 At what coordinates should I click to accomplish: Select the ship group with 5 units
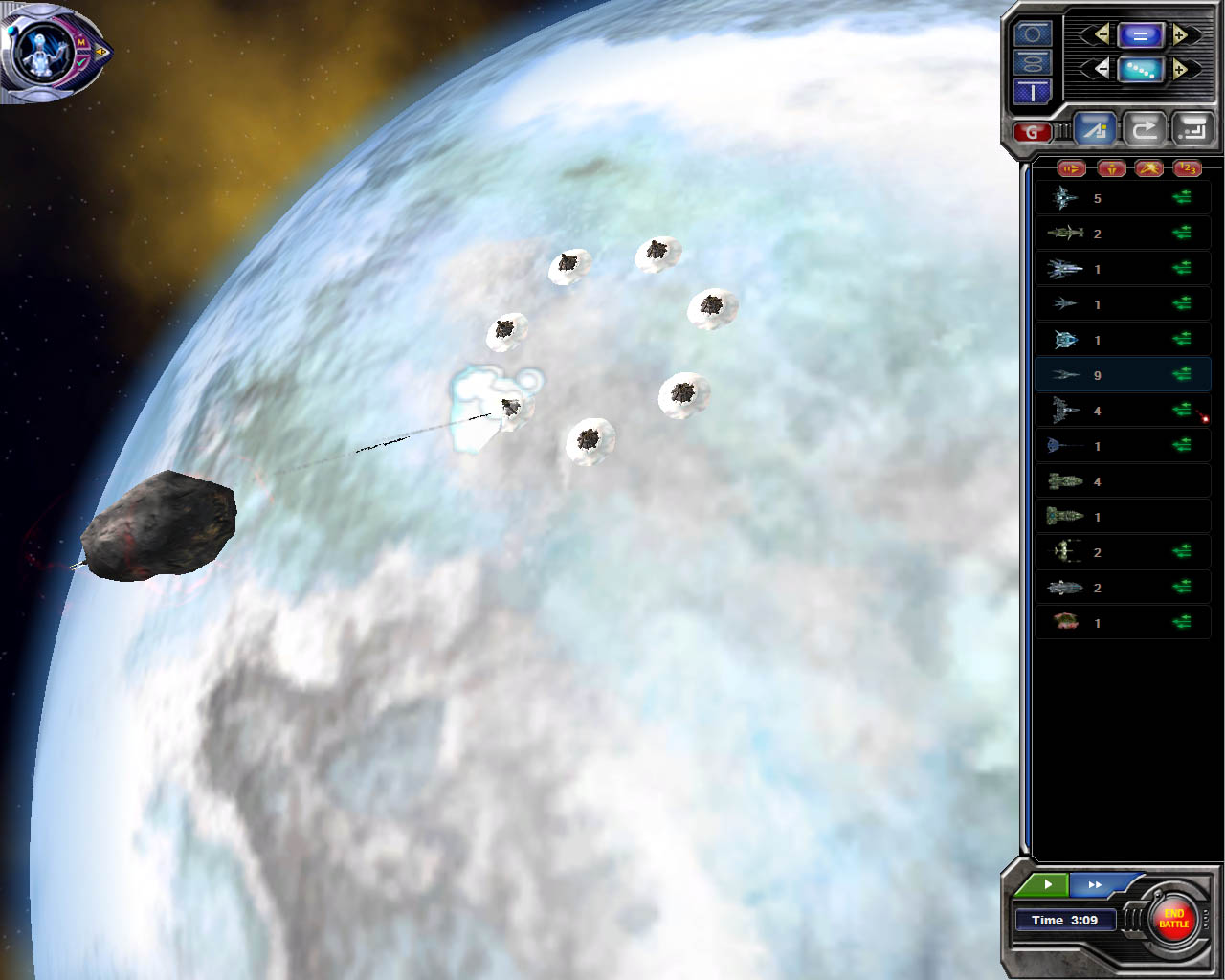1123,198
